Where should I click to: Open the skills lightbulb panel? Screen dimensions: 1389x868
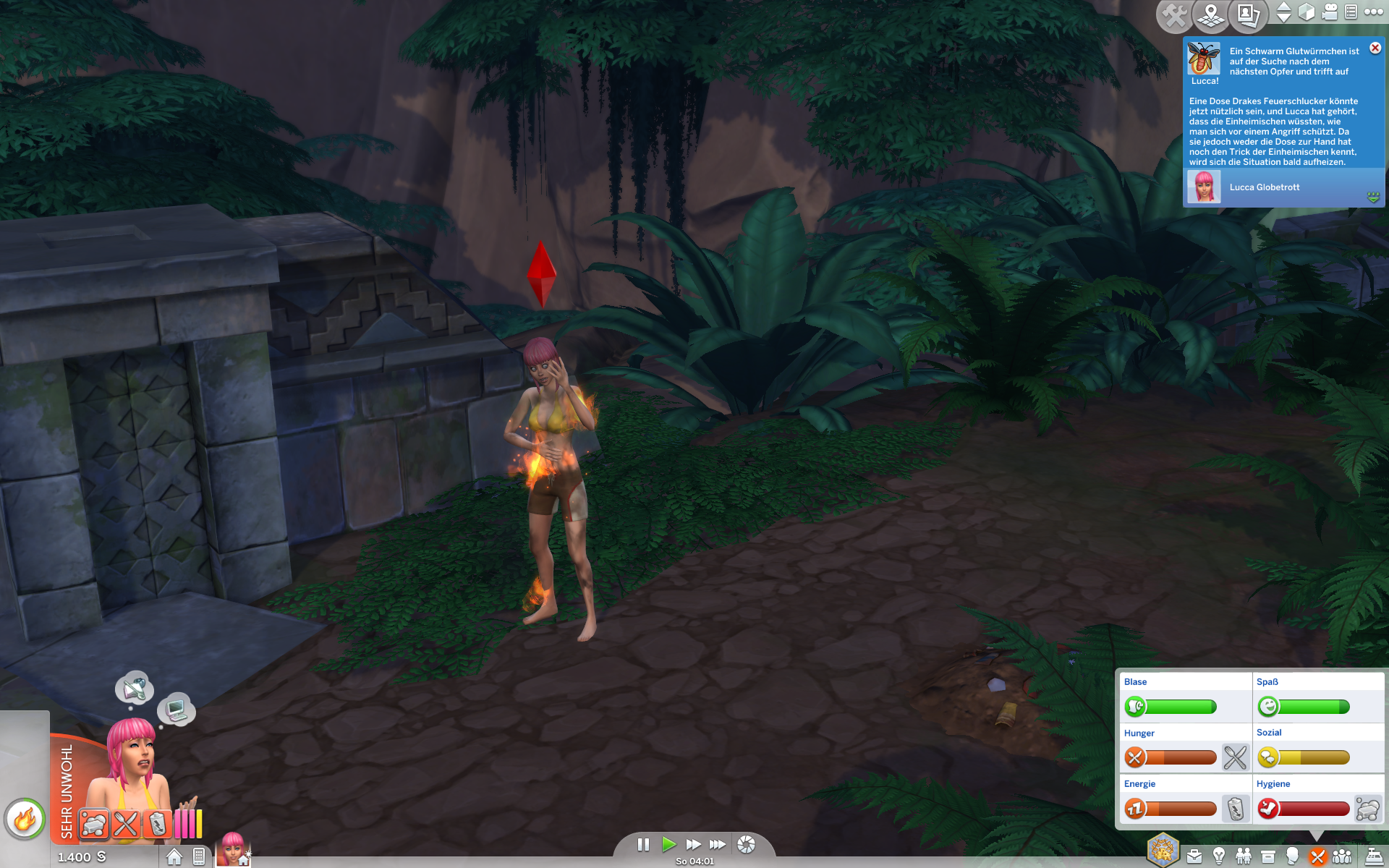1219,857
